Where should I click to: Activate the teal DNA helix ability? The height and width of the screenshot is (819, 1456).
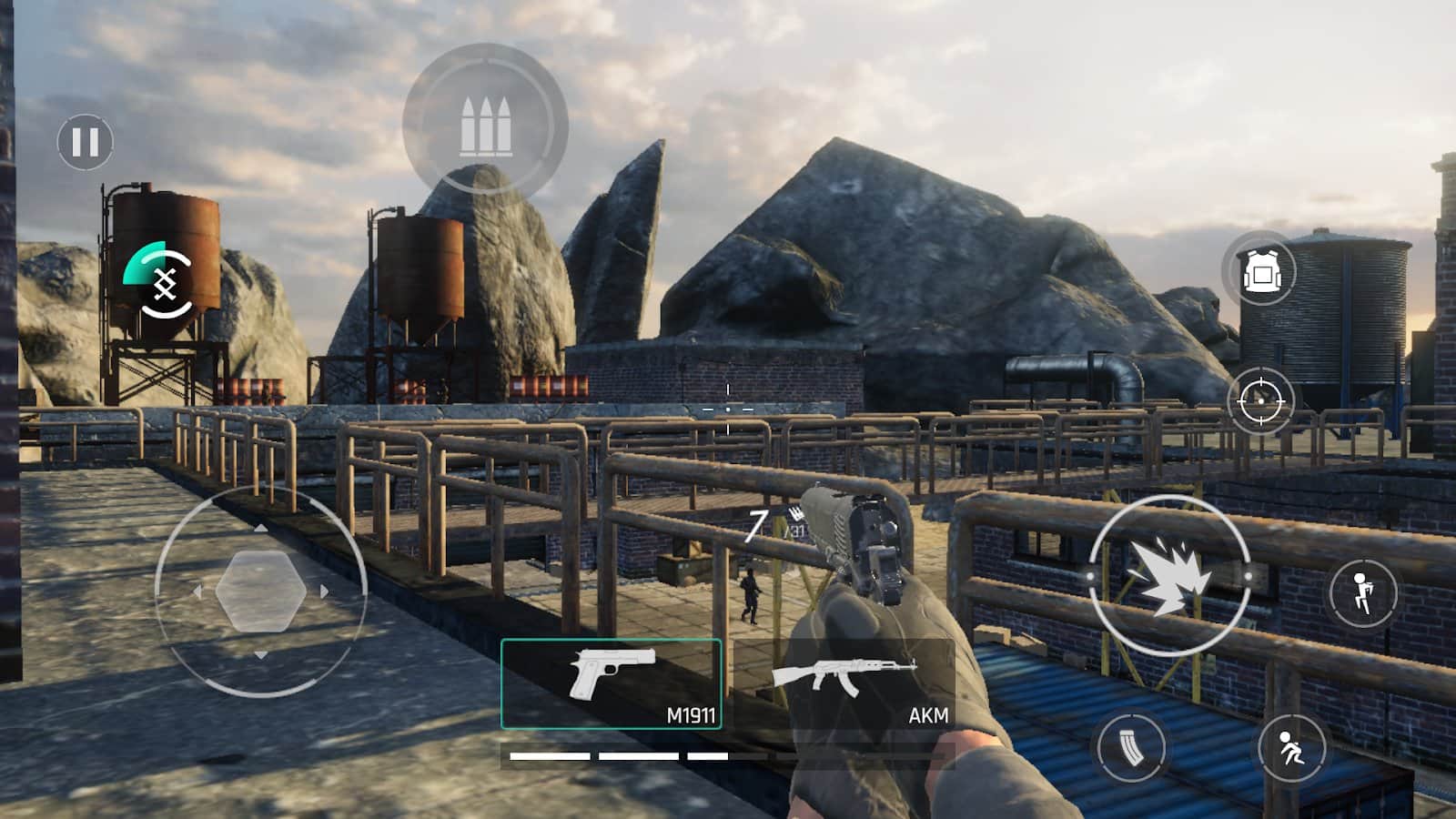[x=161, y=282]
